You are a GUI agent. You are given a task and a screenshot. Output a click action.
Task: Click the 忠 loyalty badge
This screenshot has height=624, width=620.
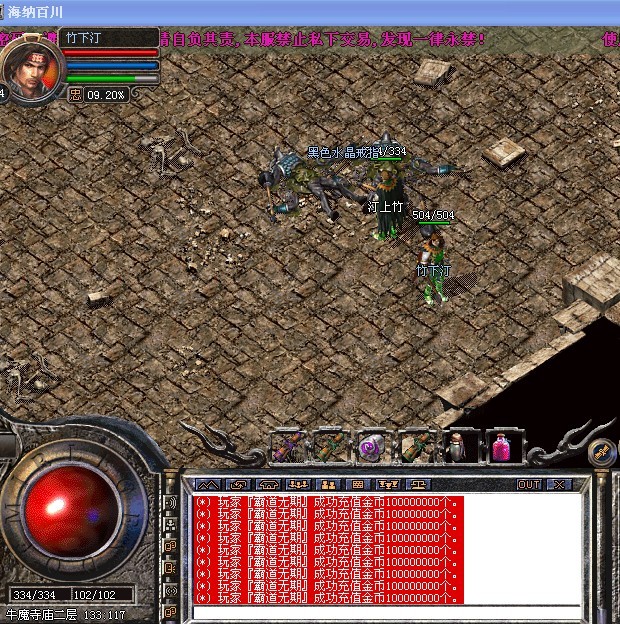pyautogui.click(x=76, y=95)
